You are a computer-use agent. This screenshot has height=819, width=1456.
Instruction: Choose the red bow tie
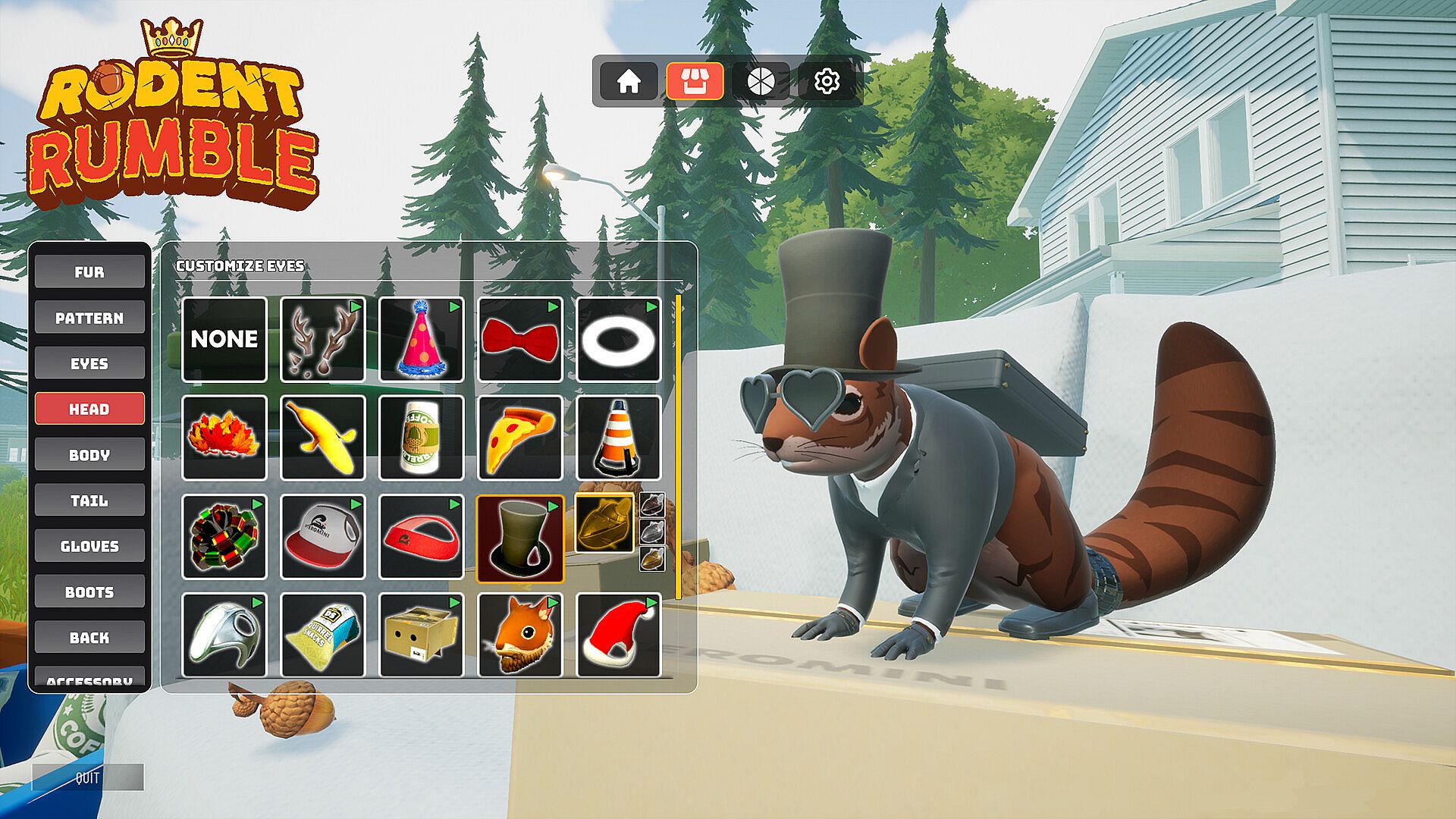[520, 339]
